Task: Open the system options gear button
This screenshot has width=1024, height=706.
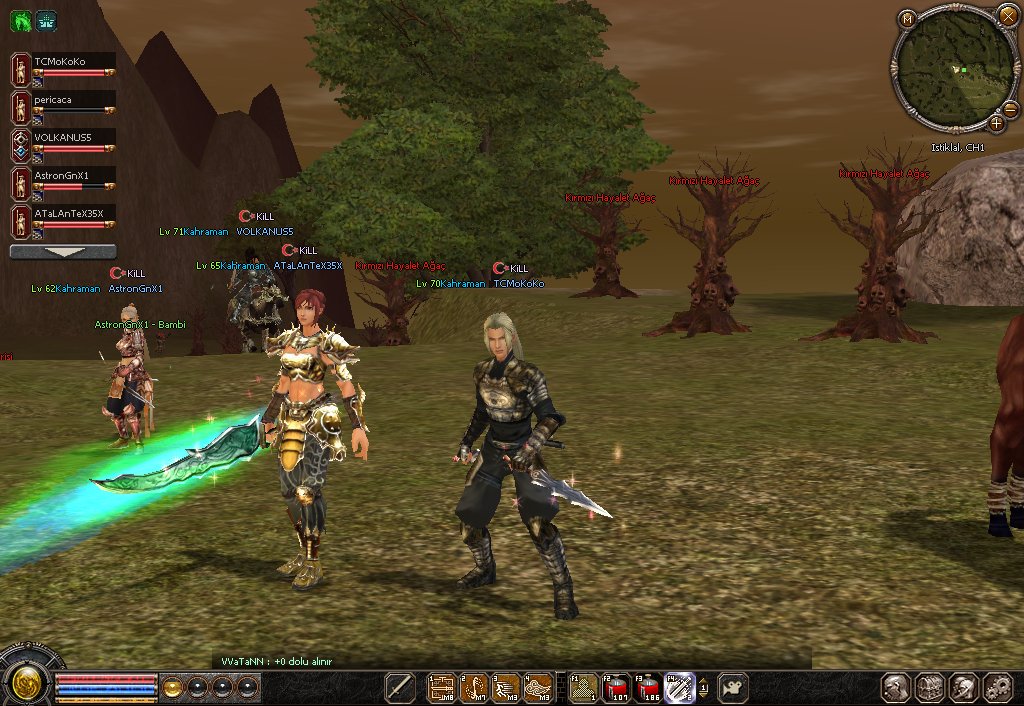Action: tap(997, 688)
